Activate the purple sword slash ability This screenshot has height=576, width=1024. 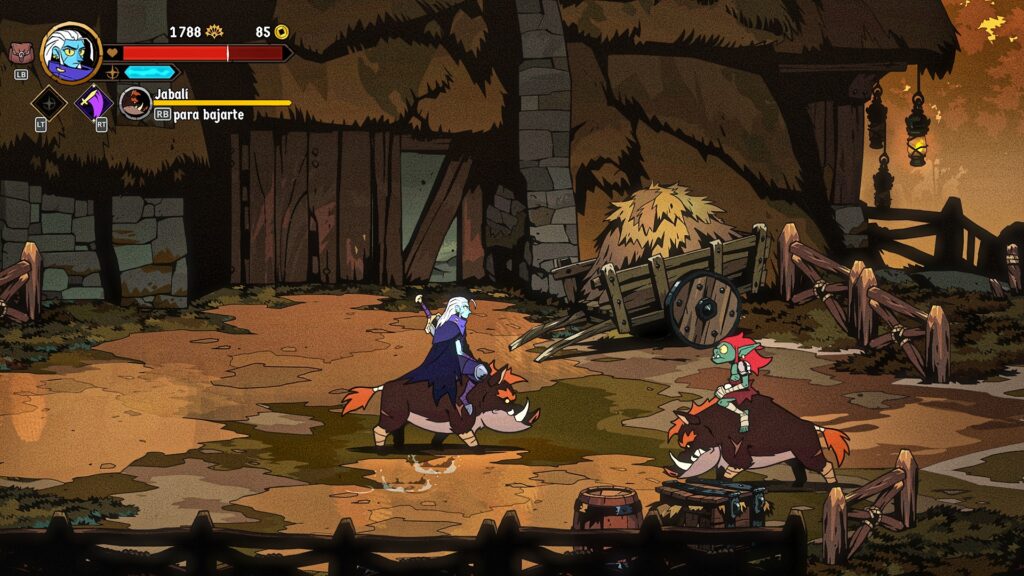[95, 102]
